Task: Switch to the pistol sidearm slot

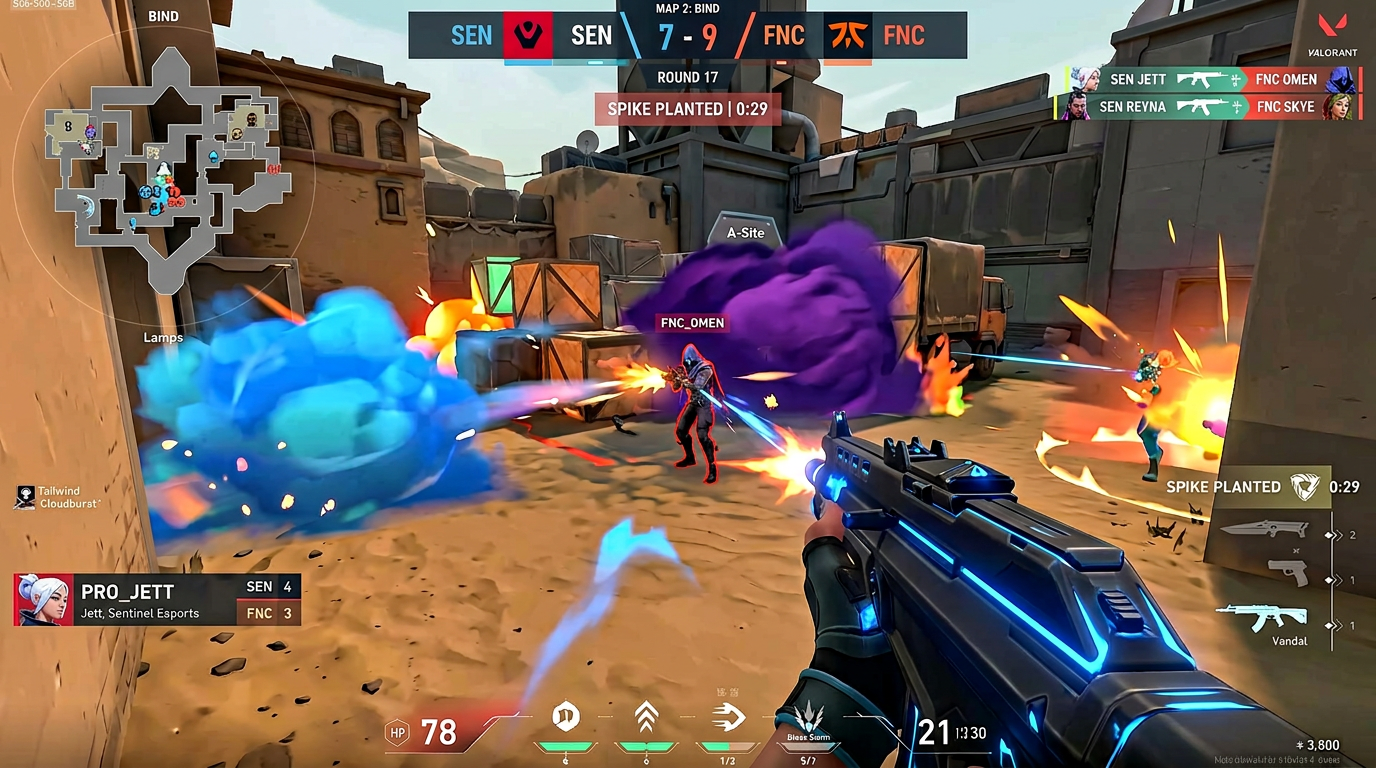Action: pos(1287,572)
